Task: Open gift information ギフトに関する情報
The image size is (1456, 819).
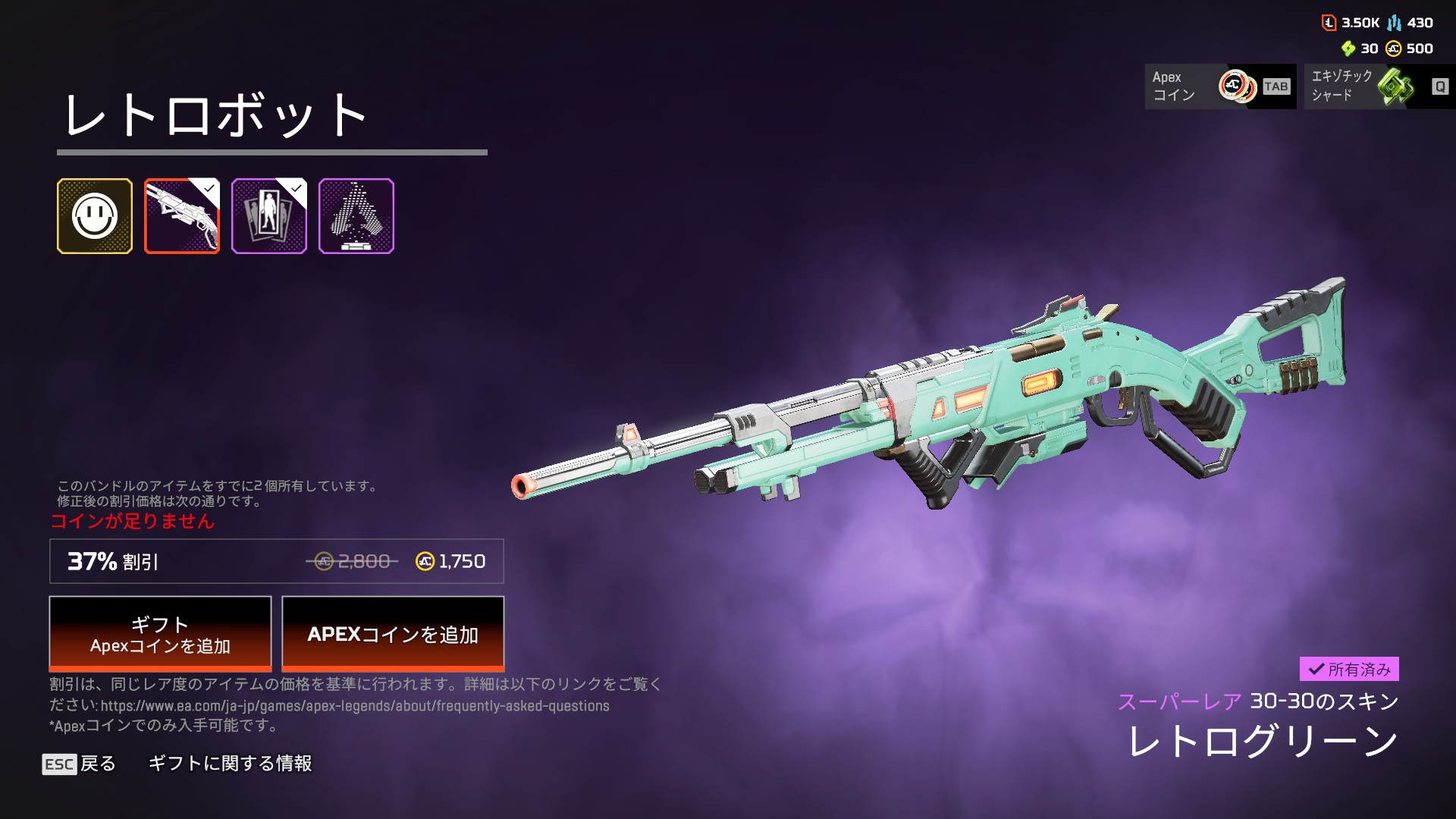Action: [230, 764]
